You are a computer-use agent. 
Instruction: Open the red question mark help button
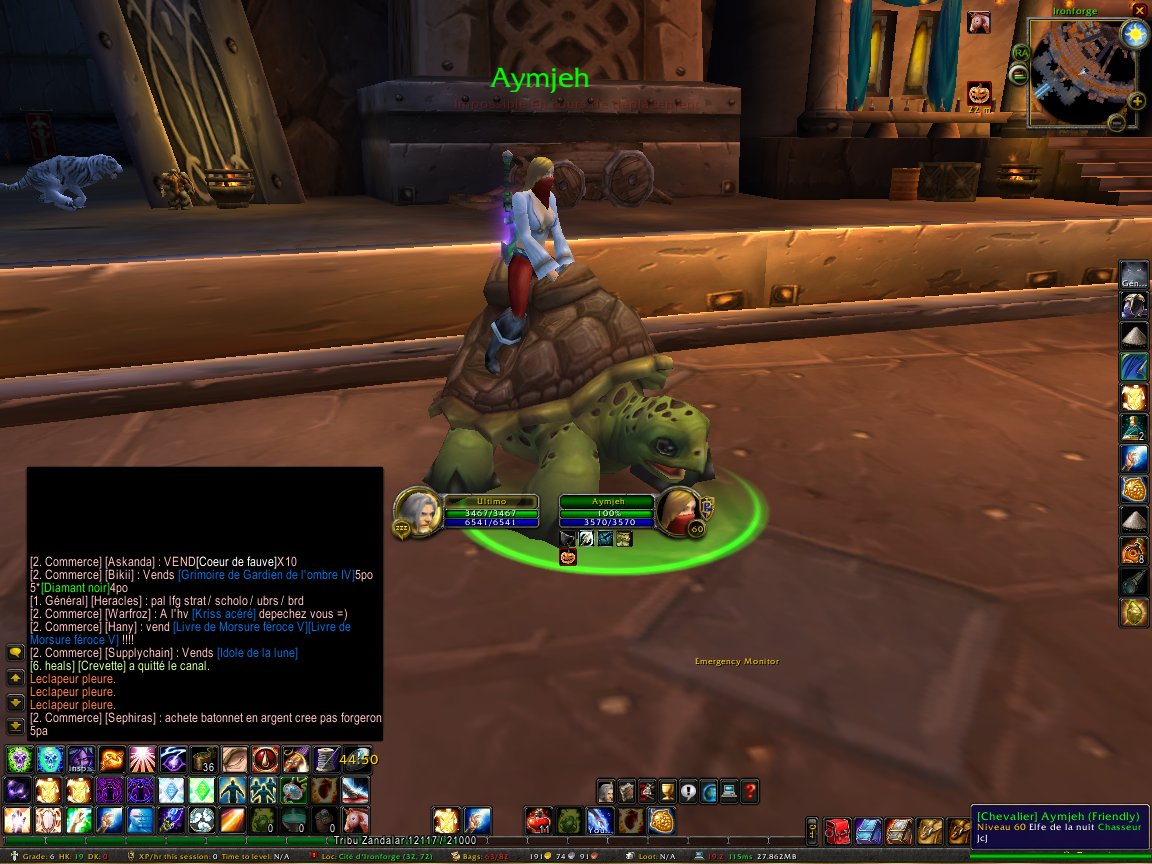tap(750, 791)
